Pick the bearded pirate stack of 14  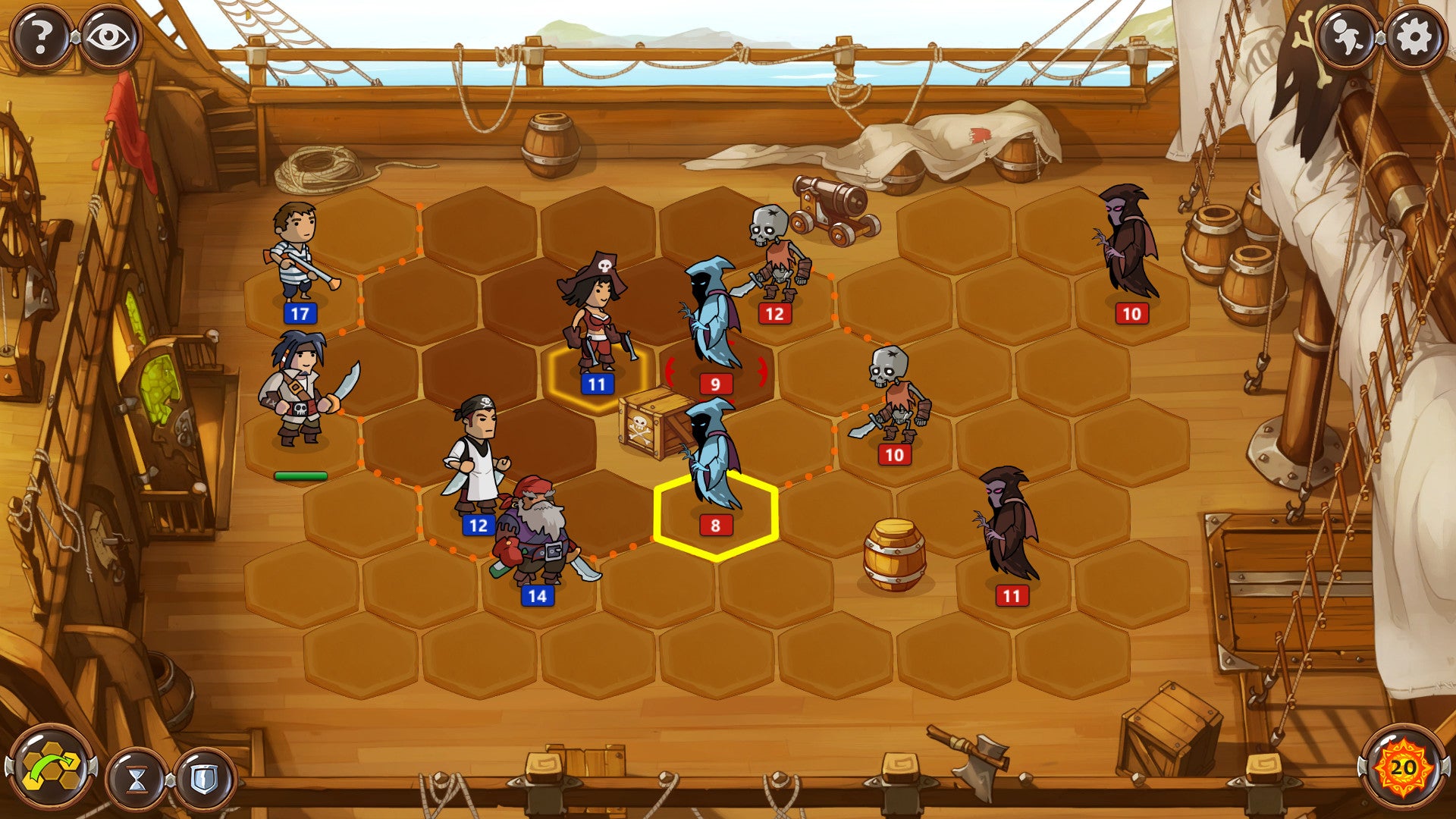[x=538, y=535]
